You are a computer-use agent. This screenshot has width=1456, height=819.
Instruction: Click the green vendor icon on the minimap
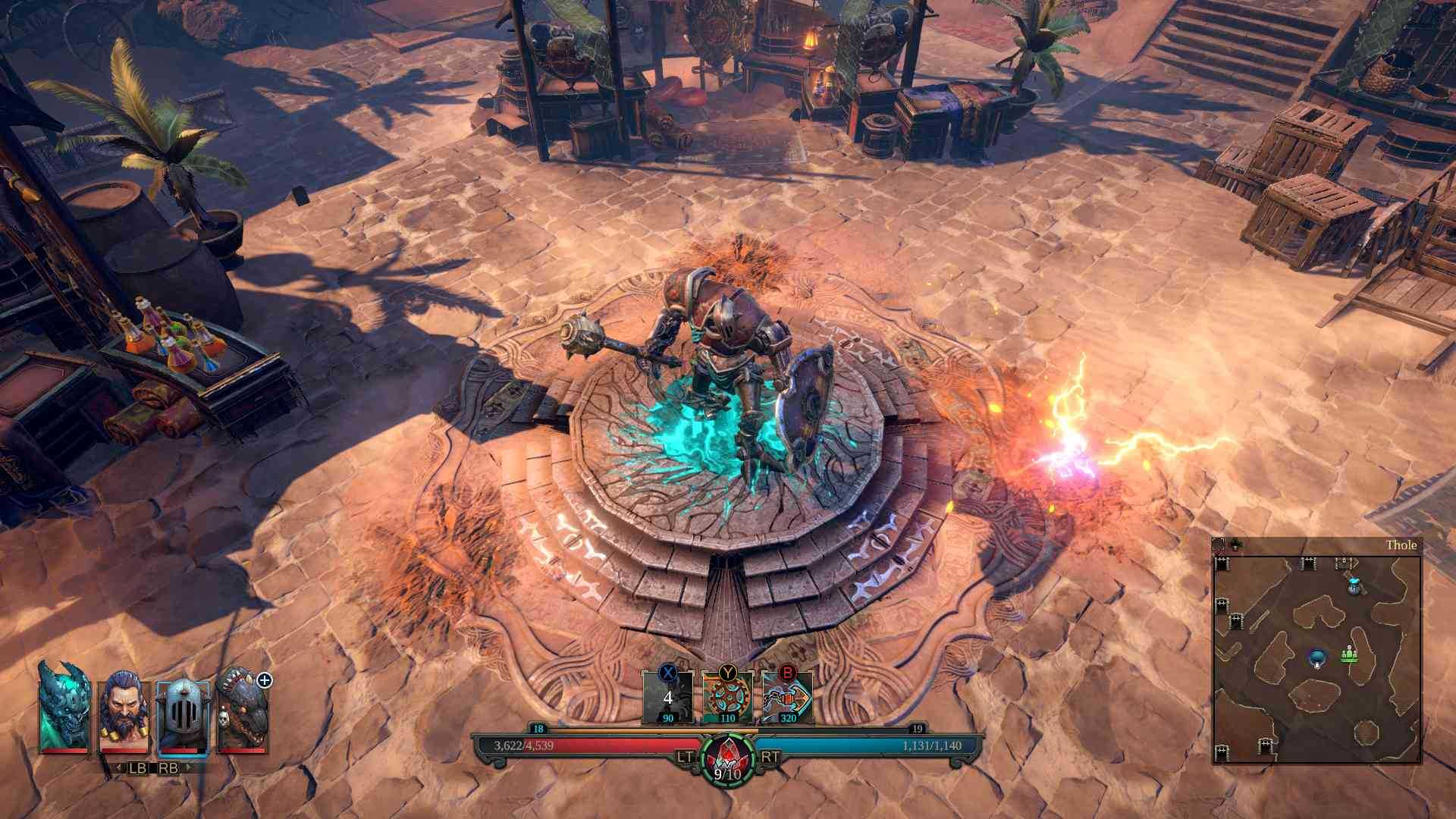1349,654
